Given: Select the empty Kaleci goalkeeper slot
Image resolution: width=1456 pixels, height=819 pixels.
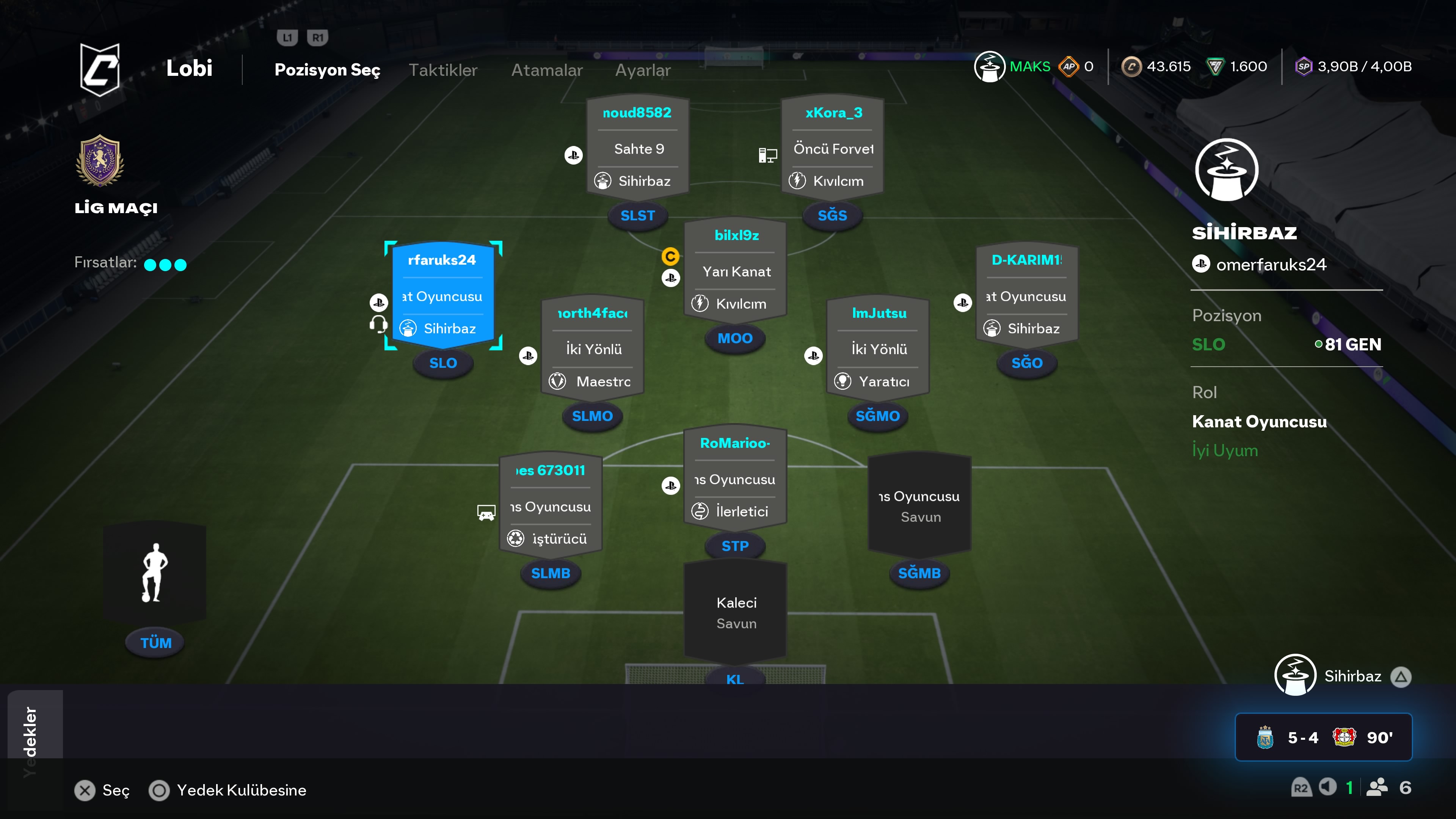Looking at the screenshot, I should (735, 613).
